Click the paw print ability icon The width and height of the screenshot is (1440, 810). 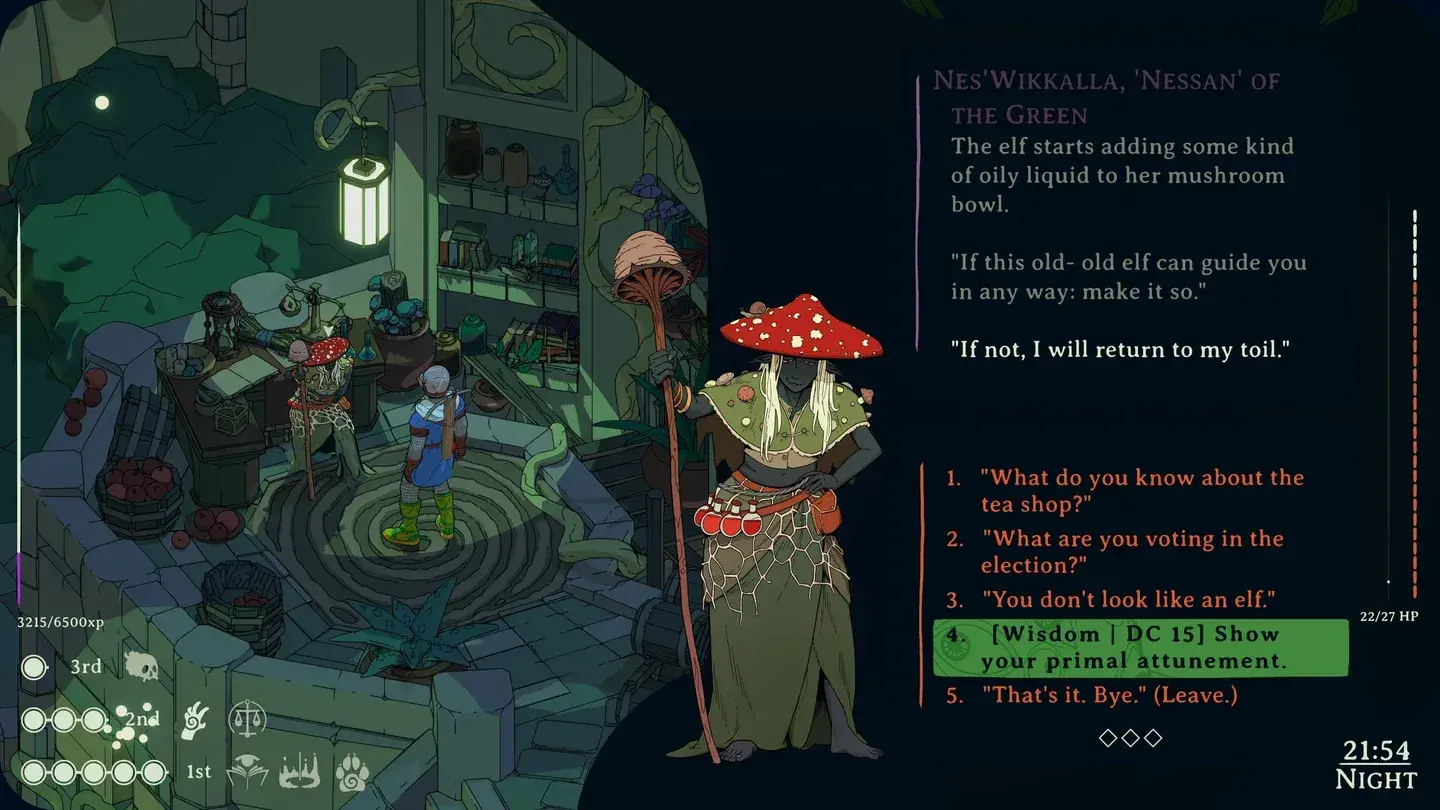pos(350,772)
